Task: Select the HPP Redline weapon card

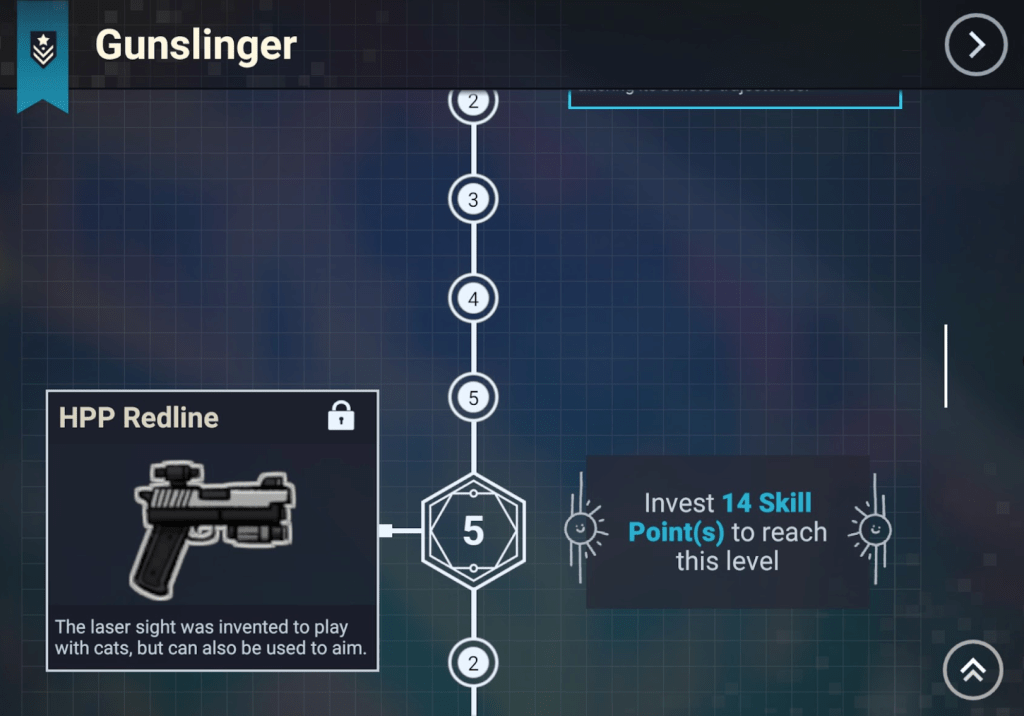Action: tap(212, 530)
